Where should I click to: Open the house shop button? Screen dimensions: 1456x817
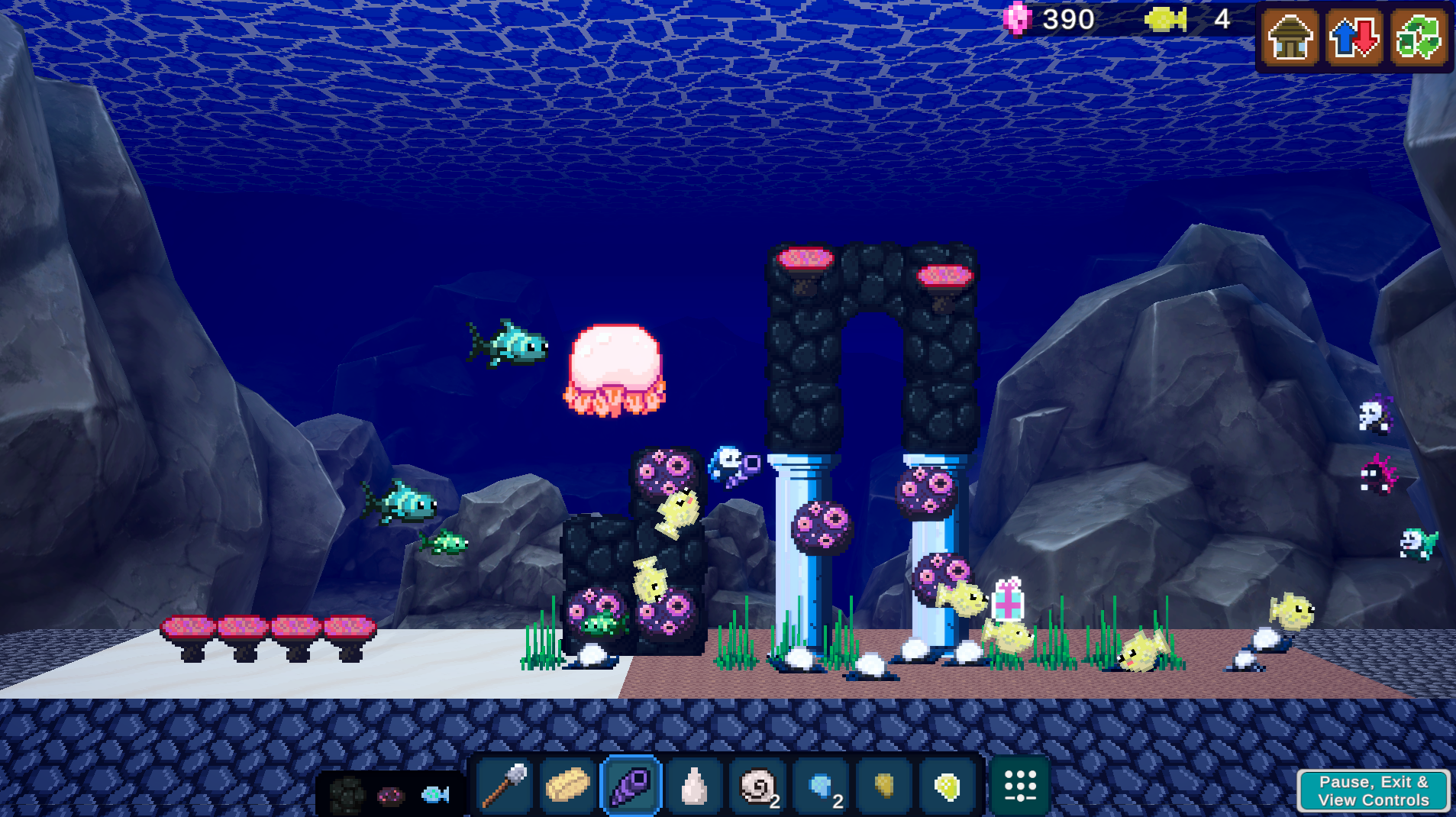1290,37
